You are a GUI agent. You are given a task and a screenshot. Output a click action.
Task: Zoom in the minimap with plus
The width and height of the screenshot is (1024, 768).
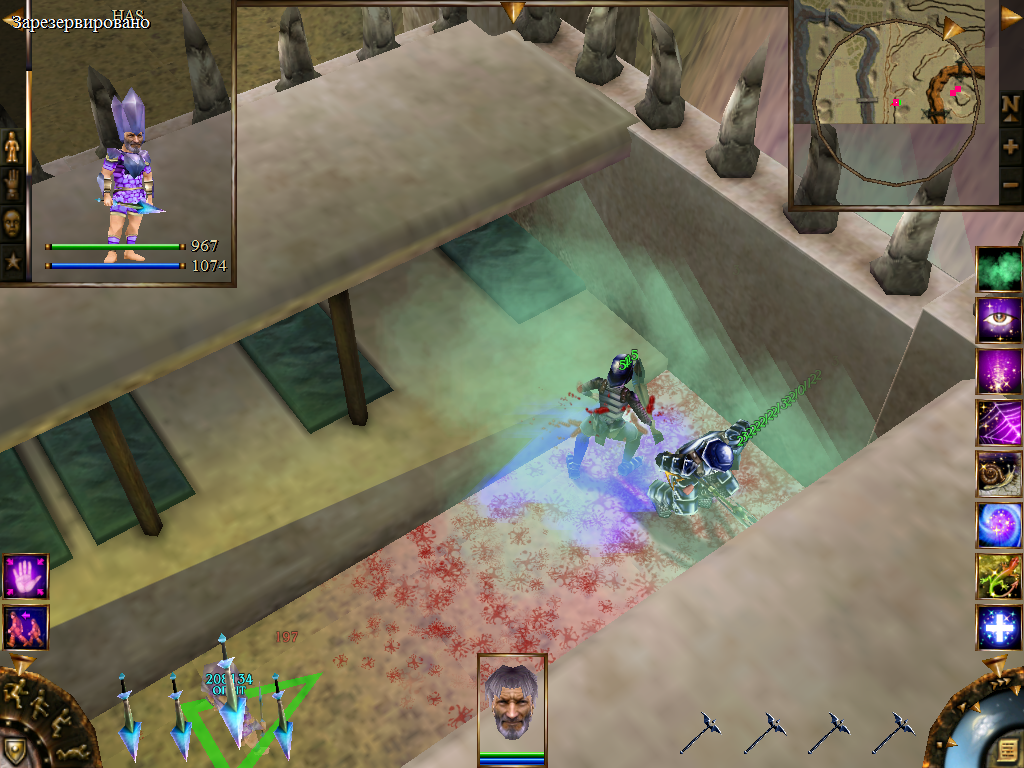point(1010,146)
